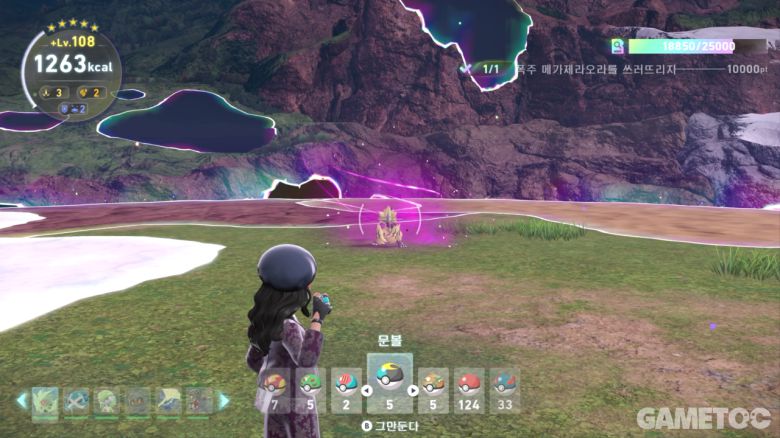The height and width of the screenshot is (438, 780).
Task: Cycle the party bar with its left arrow
Action: coord(21,401)
